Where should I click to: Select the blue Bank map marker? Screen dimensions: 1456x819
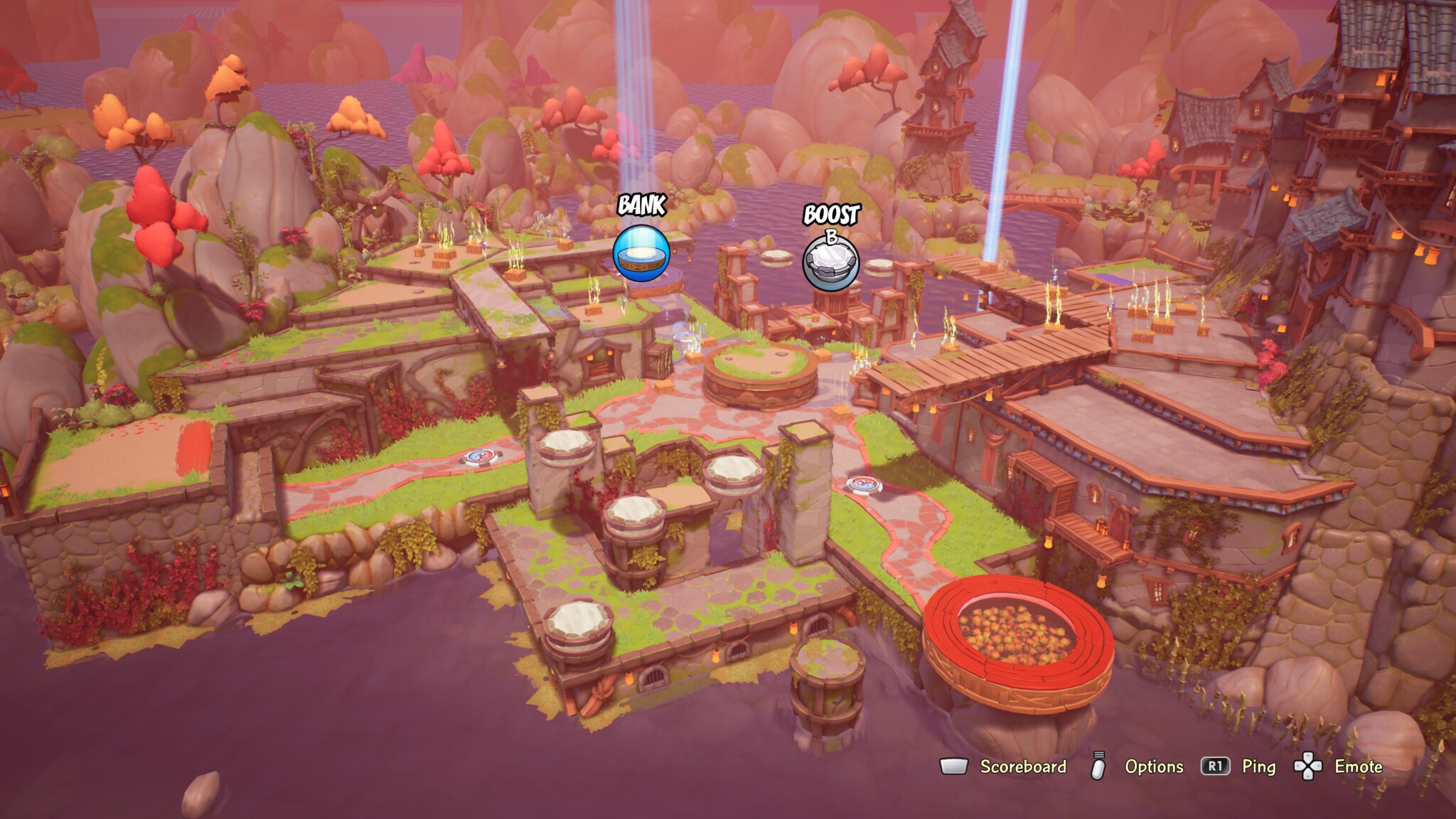641,252
